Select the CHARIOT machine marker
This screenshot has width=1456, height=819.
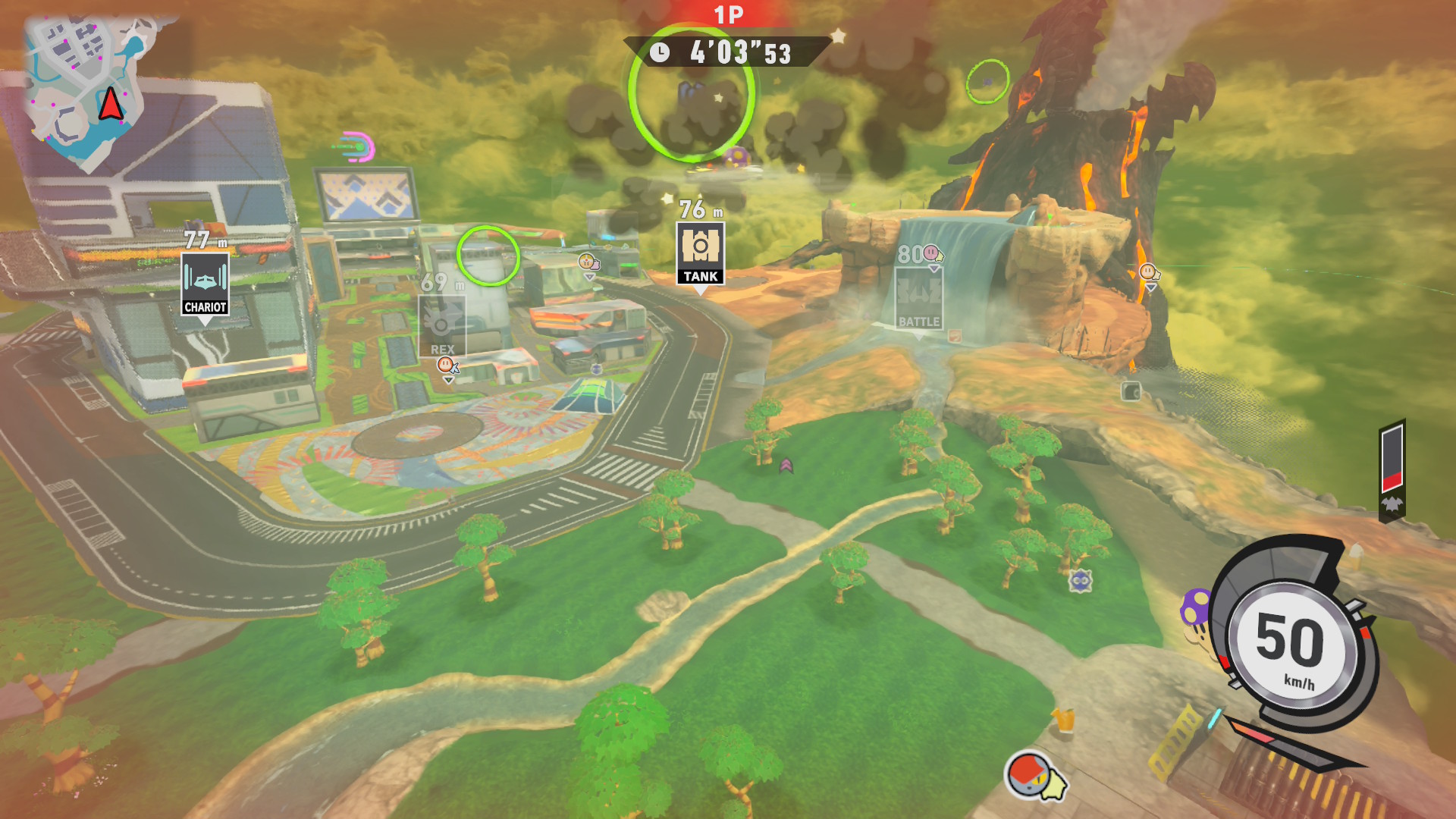pyautogui.click(x=205, y=284)
